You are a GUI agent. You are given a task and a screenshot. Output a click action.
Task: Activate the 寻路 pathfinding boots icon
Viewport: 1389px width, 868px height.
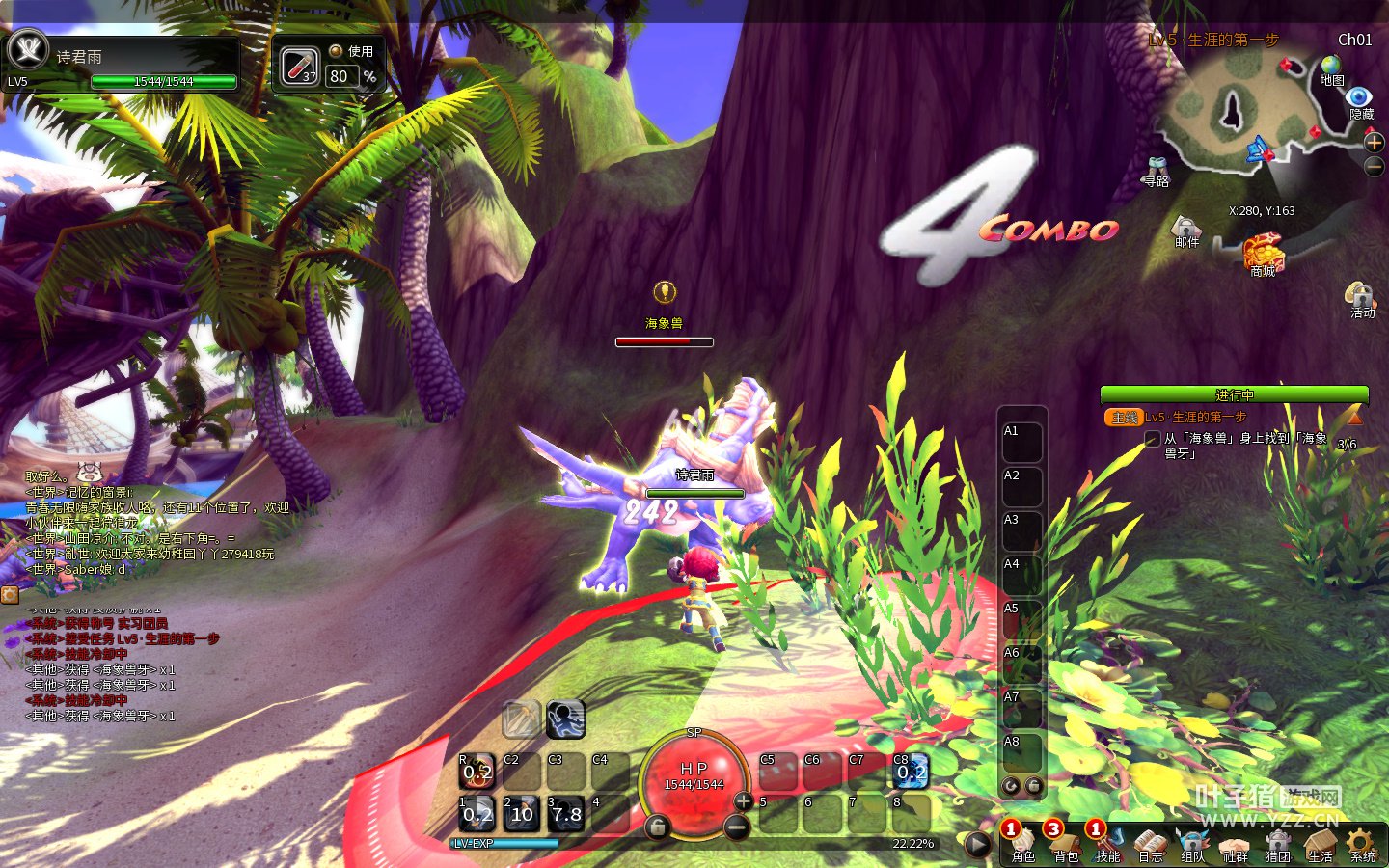pyautogui.click(x=1157, y=171)
